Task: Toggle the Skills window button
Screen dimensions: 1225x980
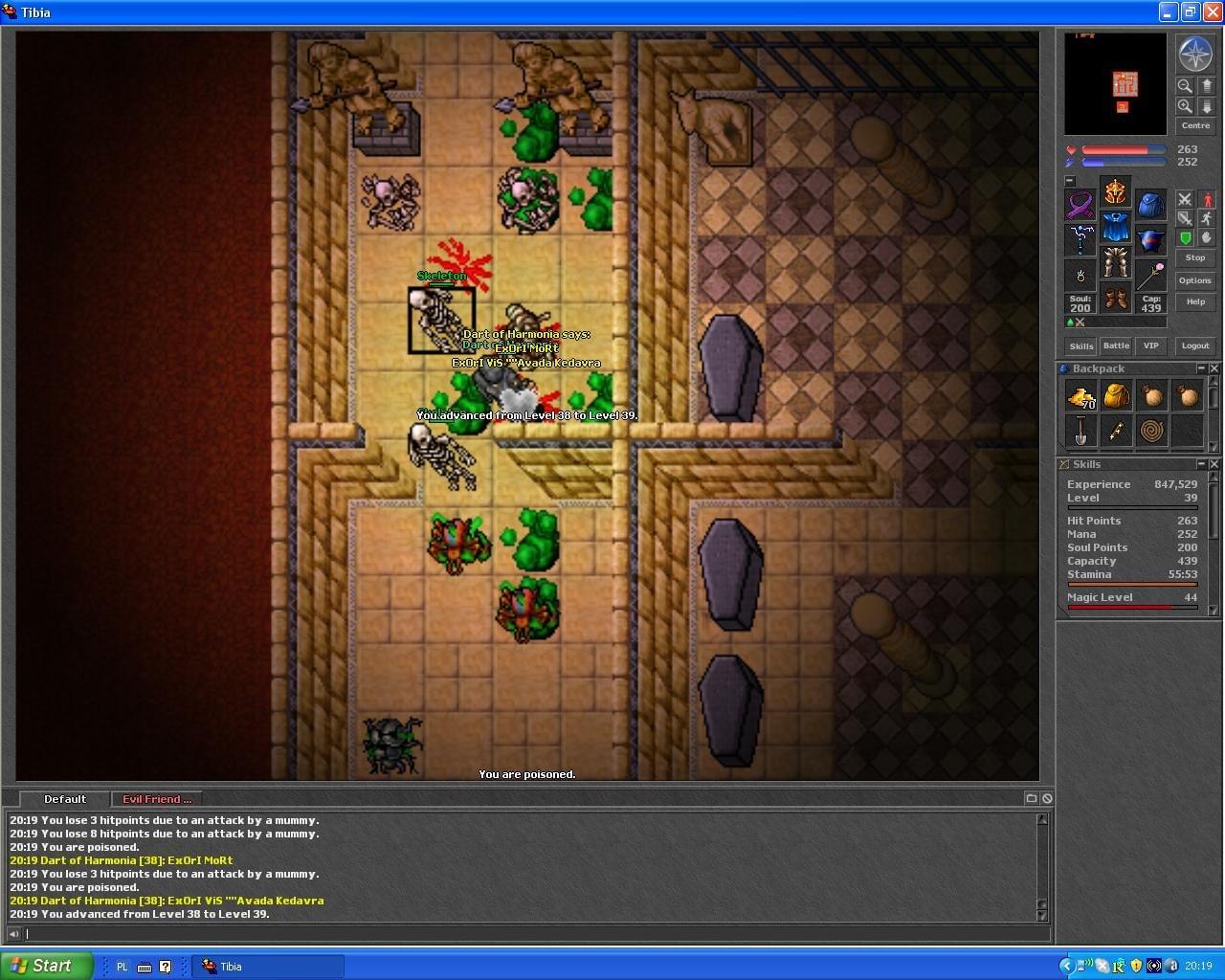Action: (x=1081, y=345)
